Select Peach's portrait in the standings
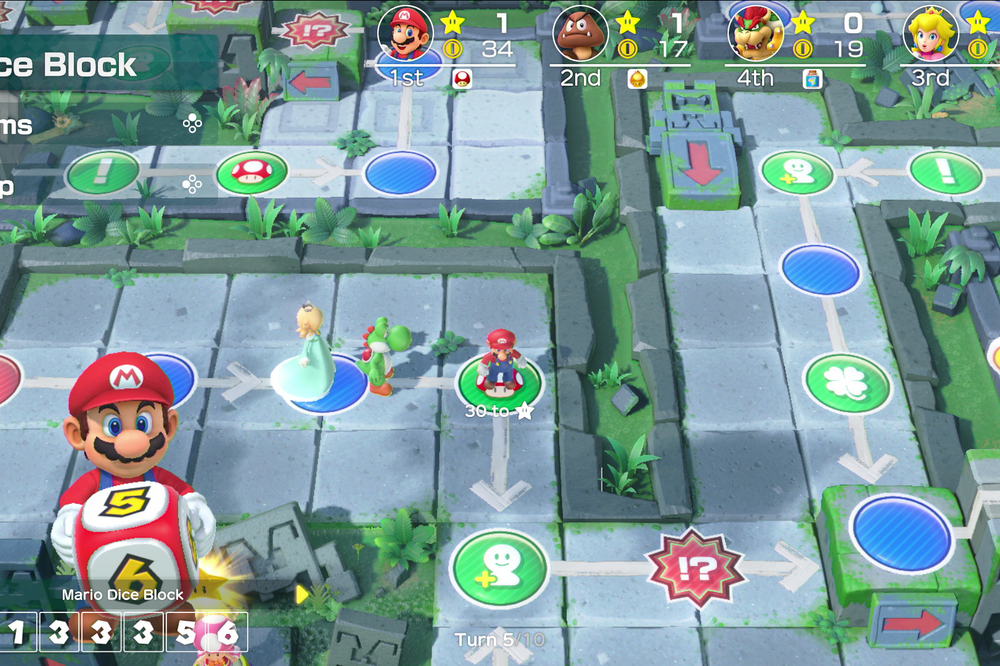The image size is (1000, 666). tap(931, 36)
